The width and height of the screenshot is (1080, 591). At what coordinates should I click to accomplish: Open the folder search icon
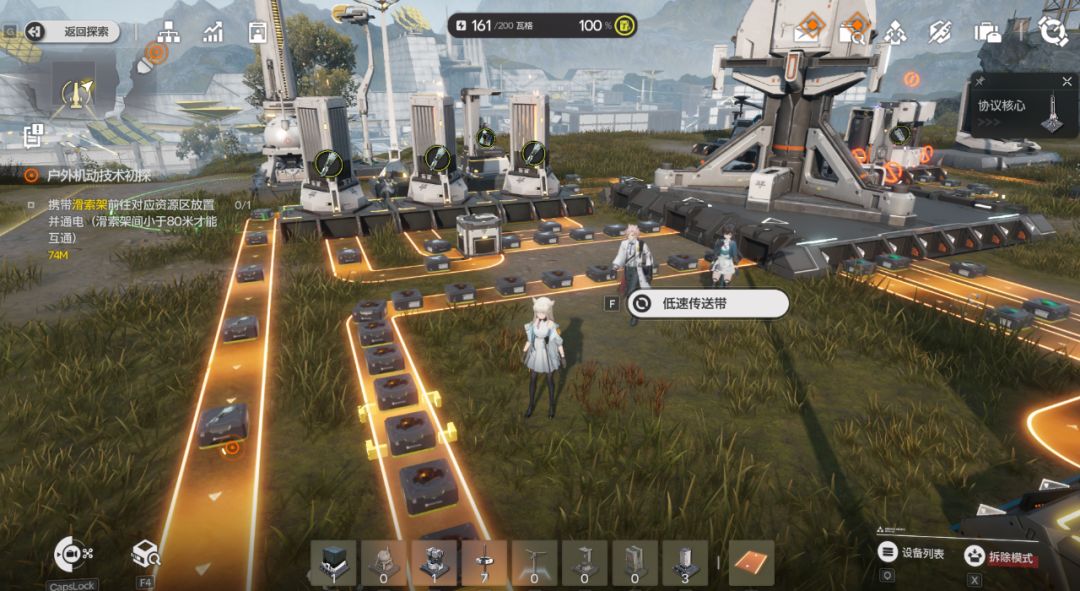click(852, 33)
